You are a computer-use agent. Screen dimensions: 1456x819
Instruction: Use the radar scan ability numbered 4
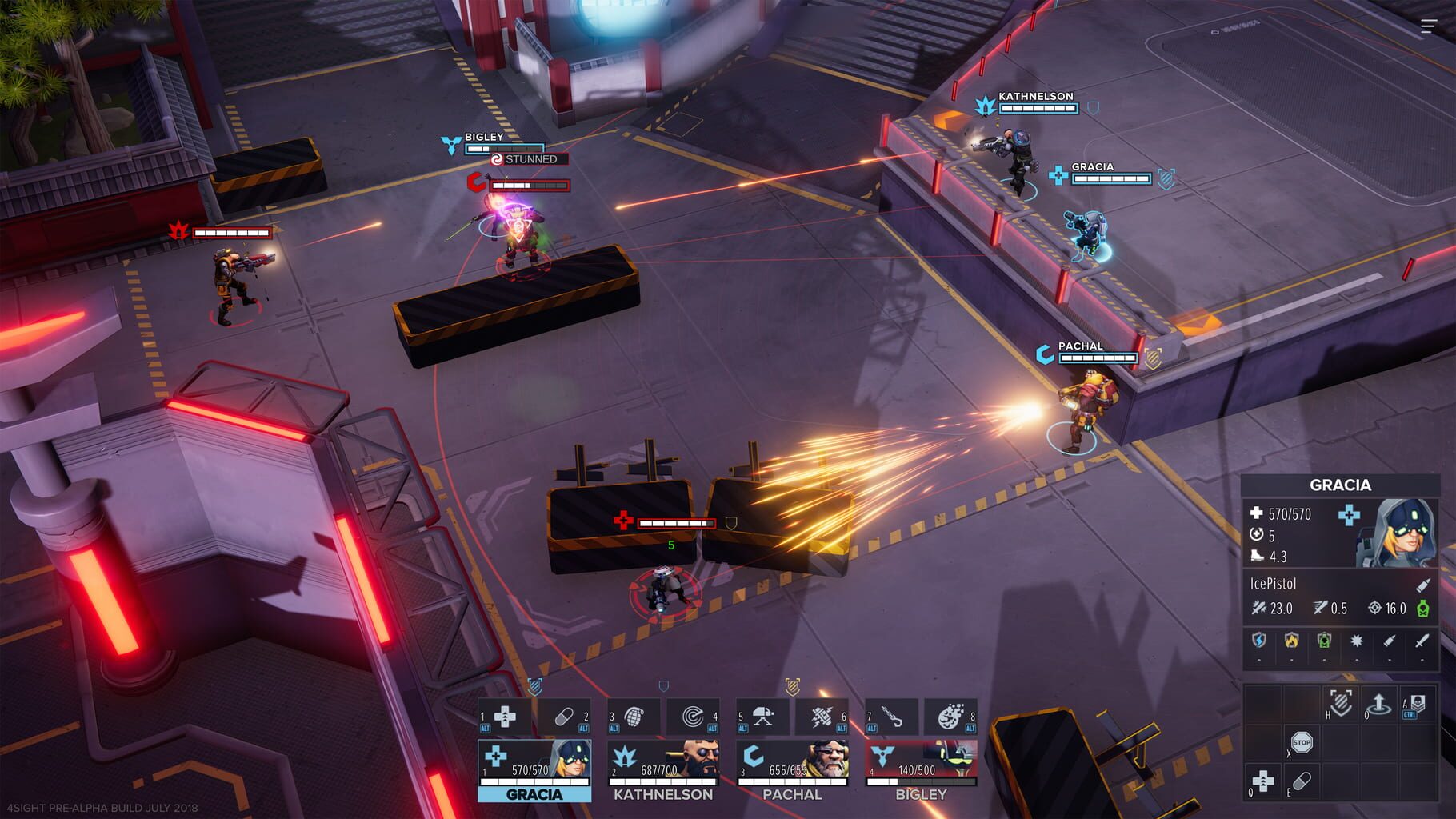[693, 716]
